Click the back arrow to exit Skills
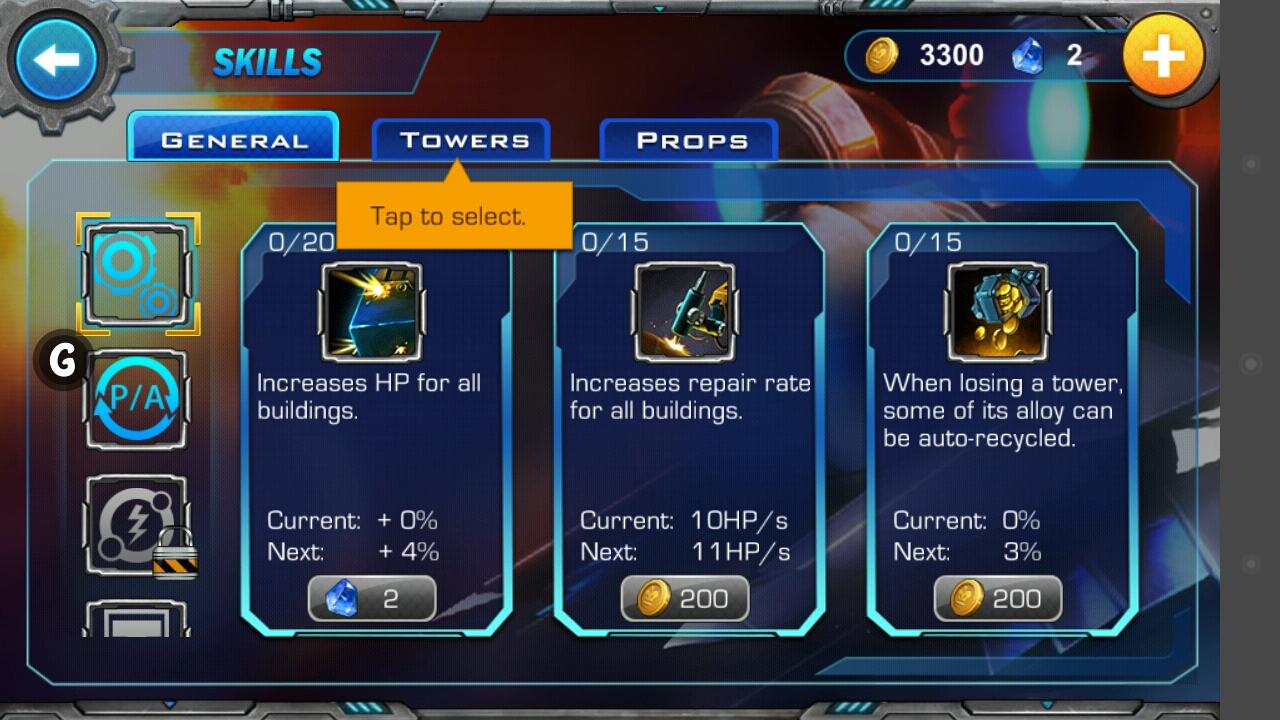The height and width of the screenshot is (720, 1280). tap(60, 58)
